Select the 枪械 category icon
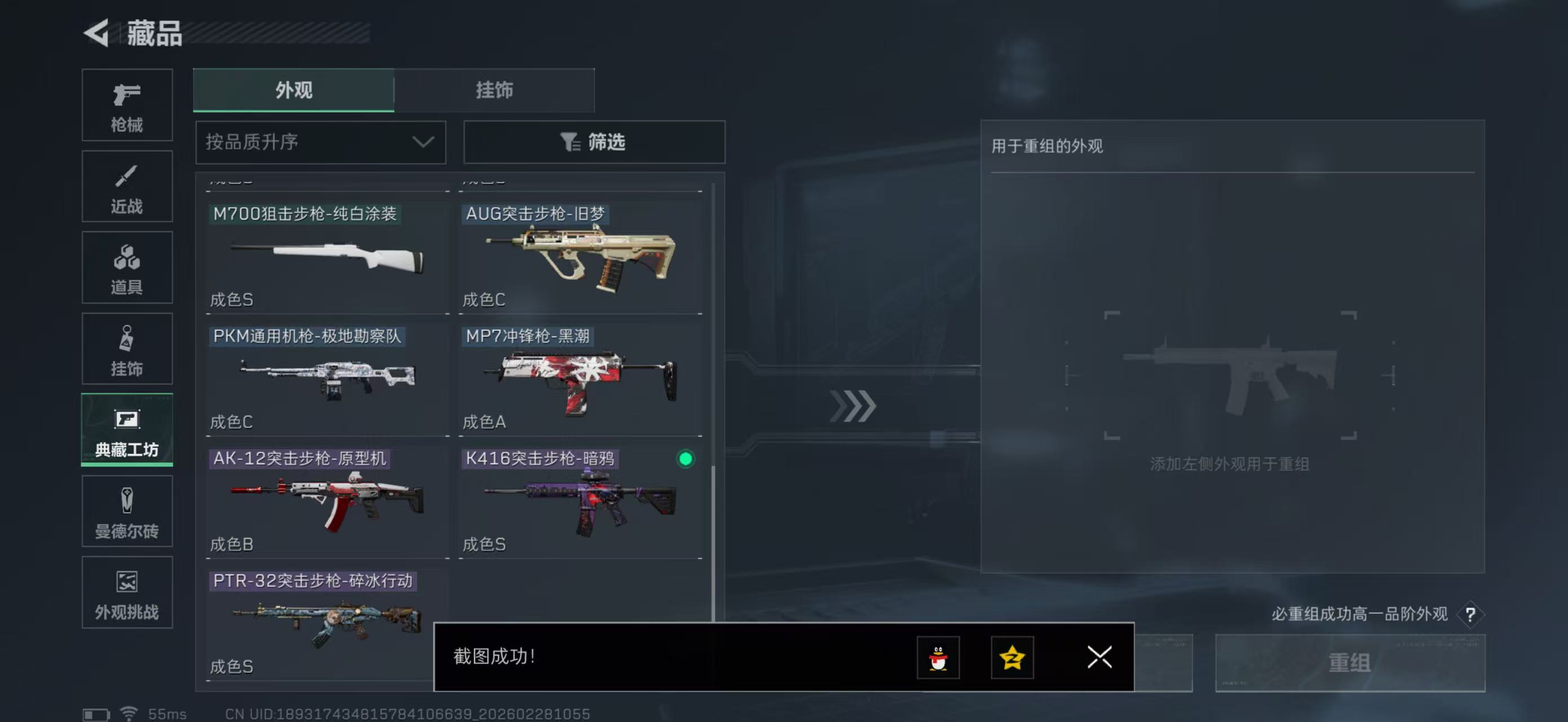Viewport: 1568px width, 722px height. click(127, 105)
